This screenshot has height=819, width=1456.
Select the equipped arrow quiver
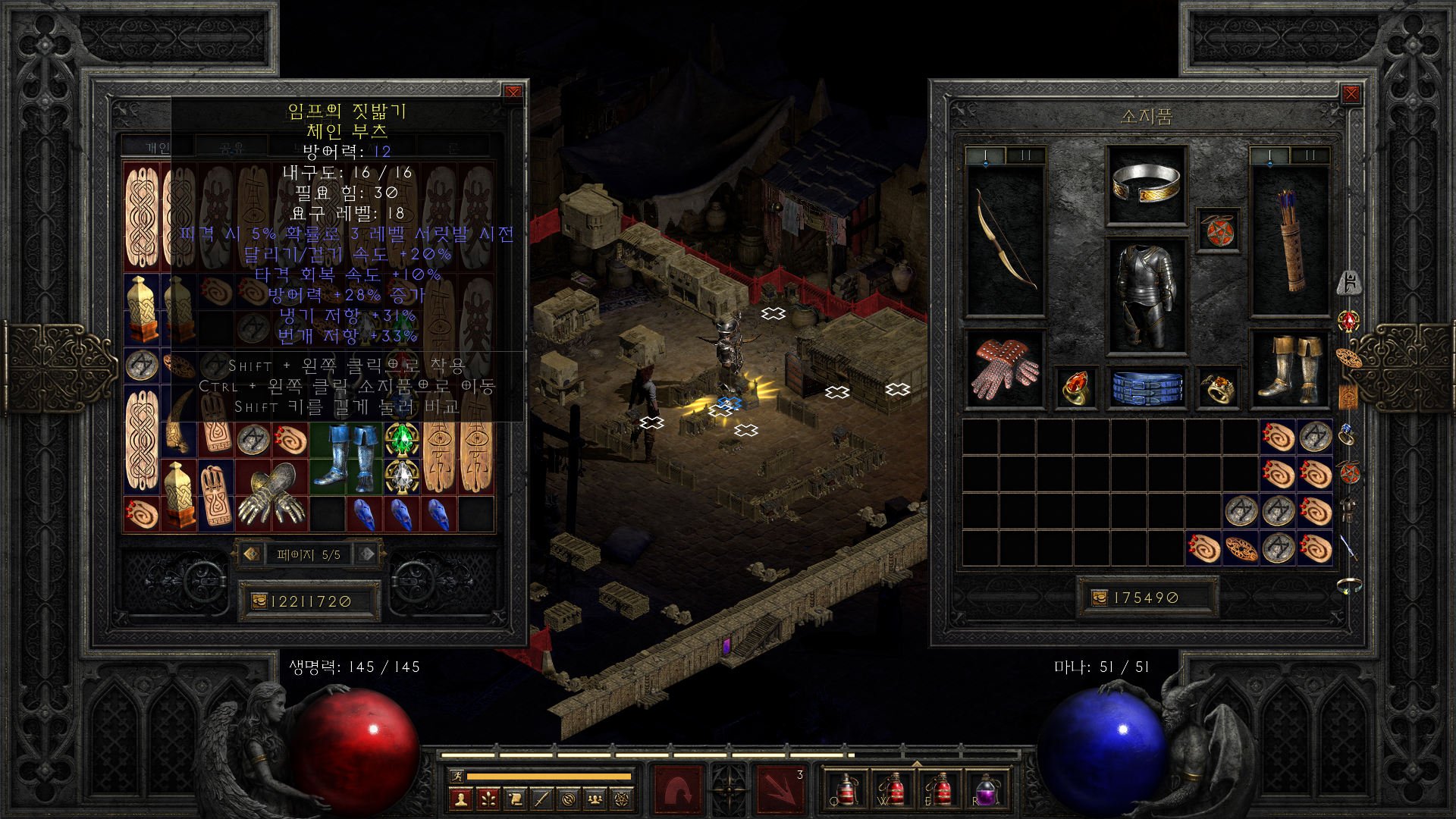1289,240
